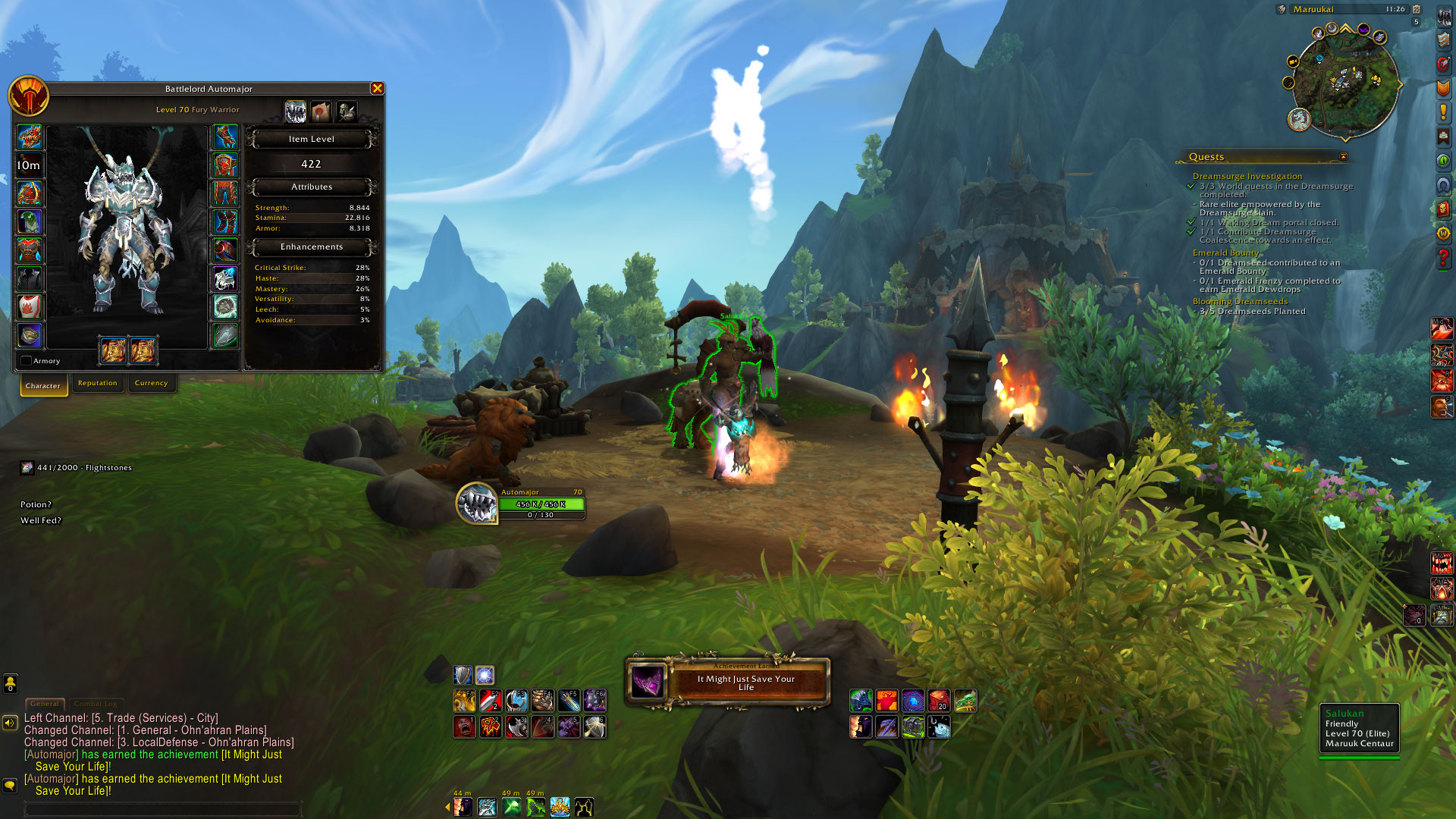1456x819 pixels.
Task: Select the Character tab
Action: click(43, 385)
